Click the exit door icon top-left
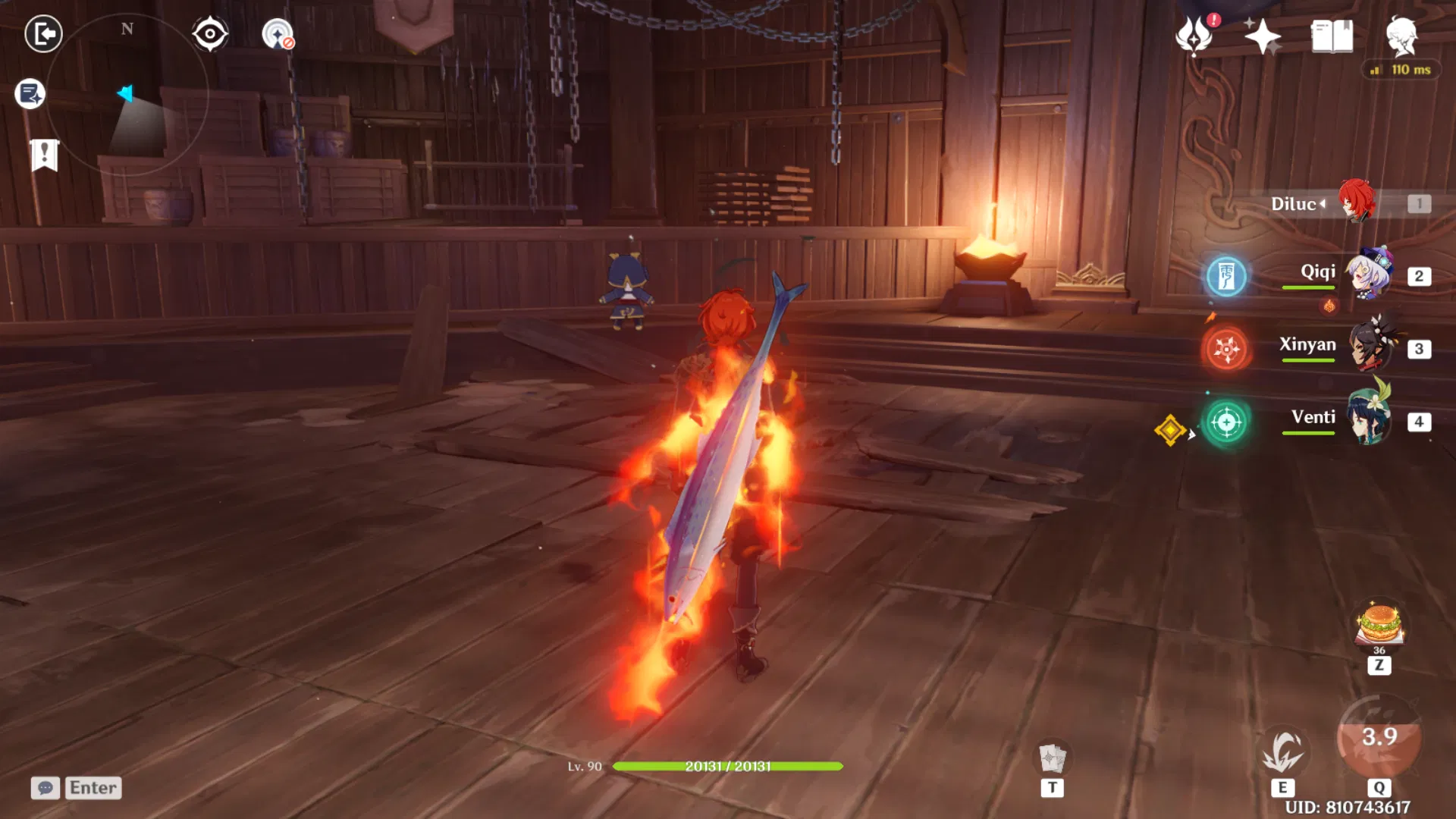This screenshot has width=1456, height=819. pos(44,34)
